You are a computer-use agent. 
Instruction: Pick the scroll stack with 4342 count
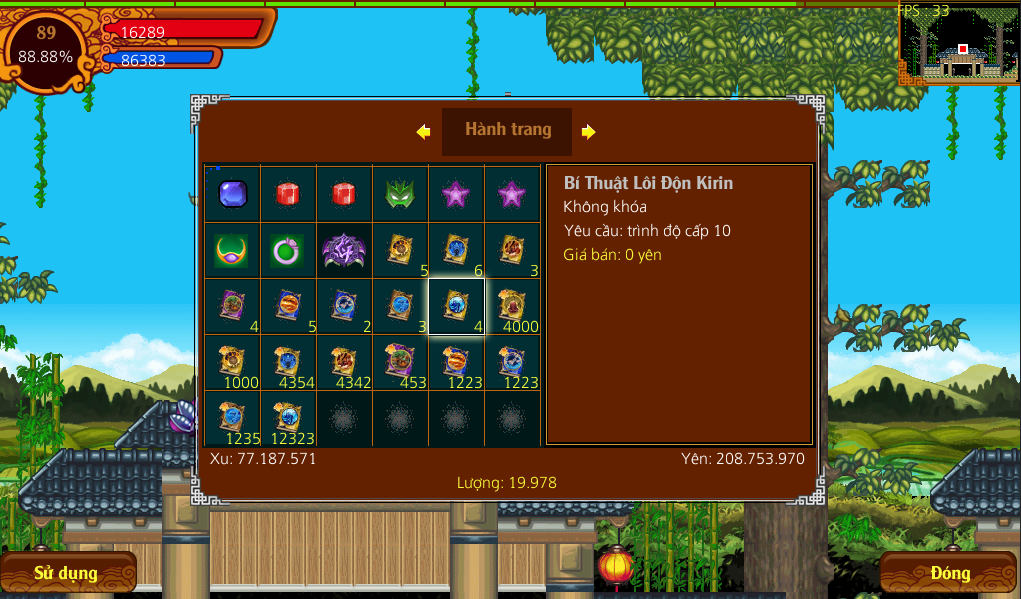(x=344, y=362)
